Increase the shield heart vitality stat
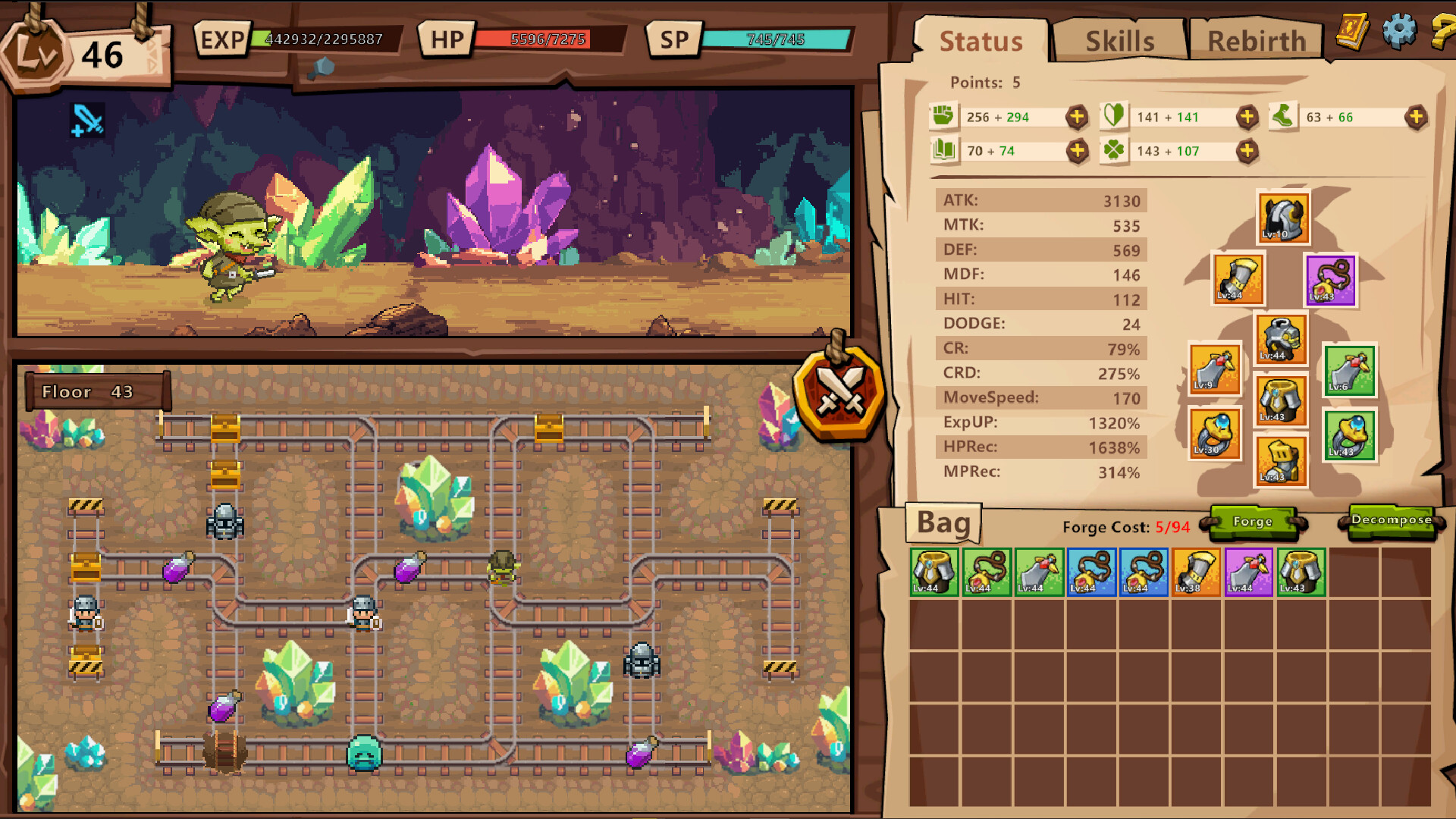The height and width of the screenshot is (819, 1456). coord(1247,117)
